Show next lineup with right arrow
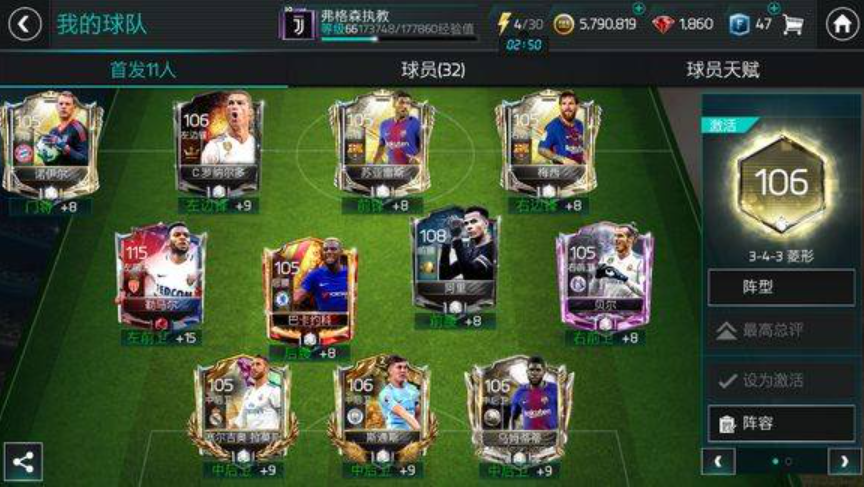This screenshot has height=487, width=864. coord(844,461)
